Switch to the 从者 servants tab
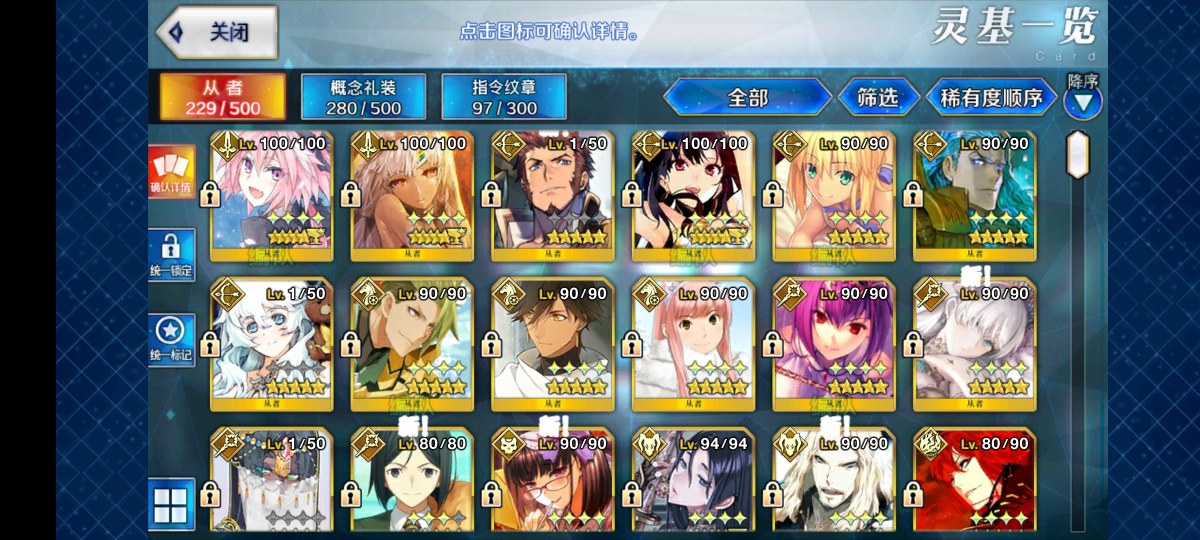This screenshot has width=1200, height=540. [222, 97]
